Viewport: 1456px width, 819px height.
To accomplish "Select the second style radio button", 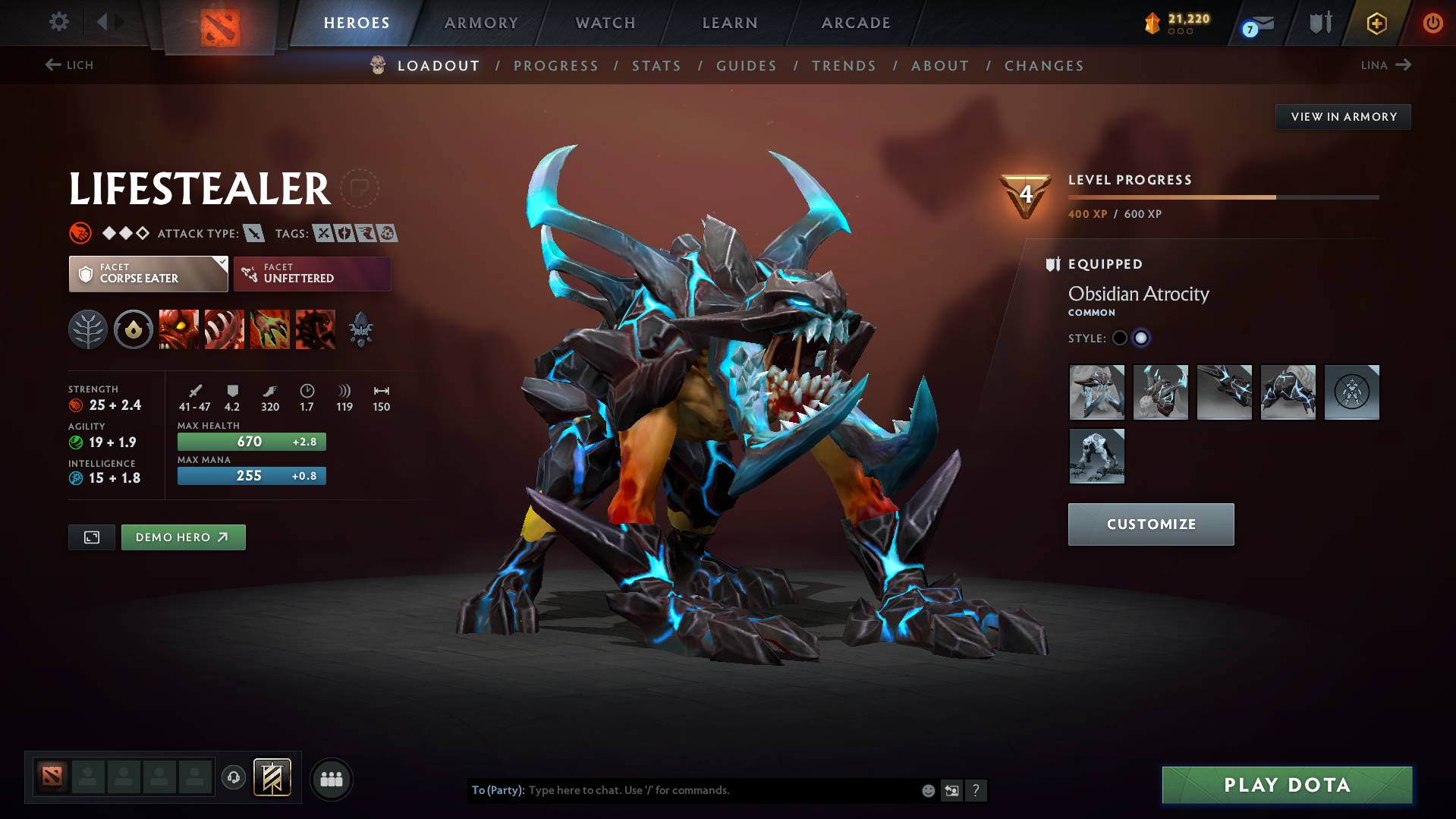I will point(1141,338).
